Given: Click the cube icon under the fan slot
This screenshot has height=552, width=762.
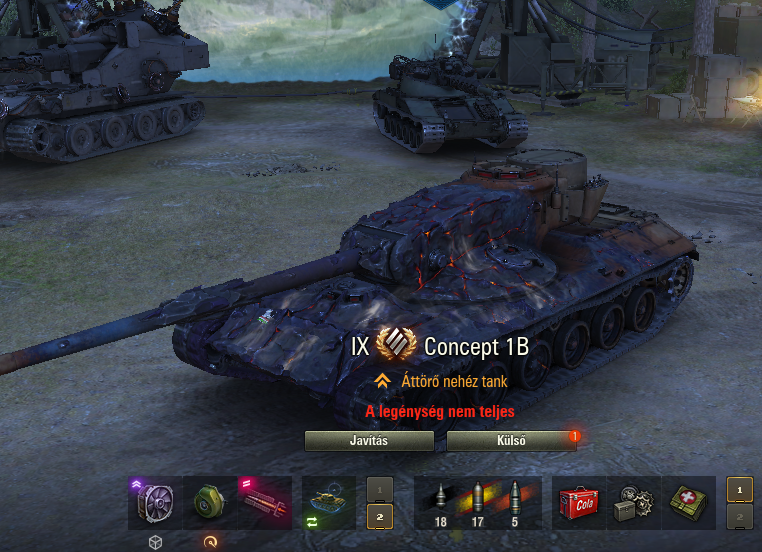Looking at the screenshot, I should [x=155, y=542].
